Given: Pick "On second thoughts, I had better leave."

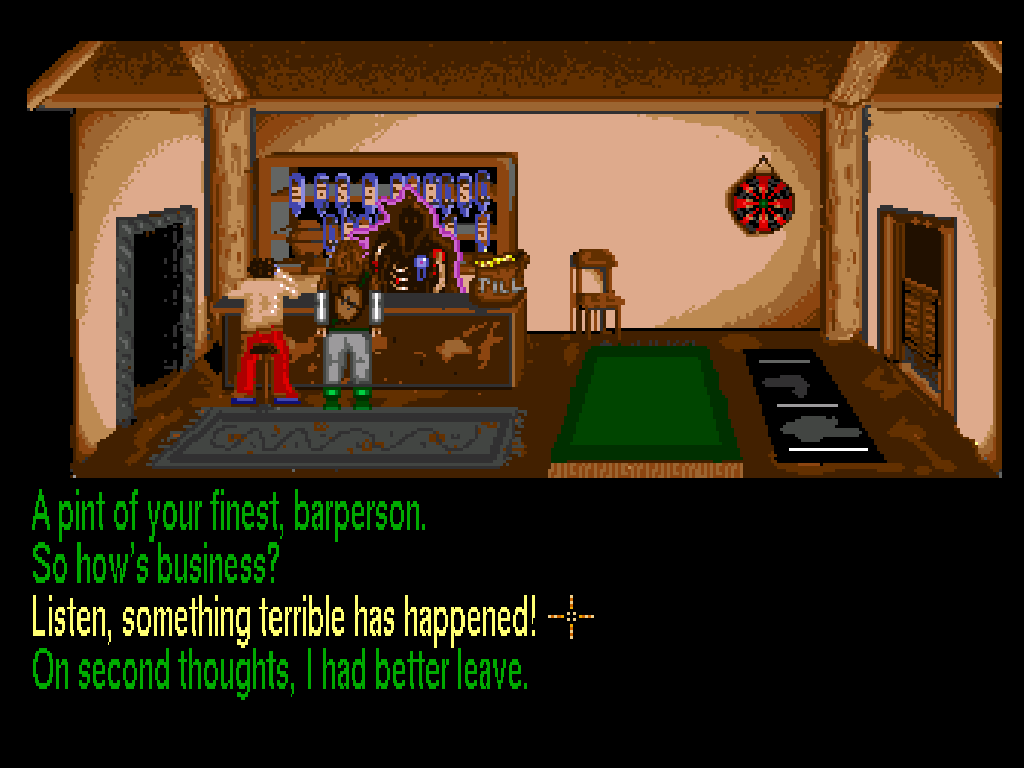Looking at the screenshot, I should click(280, 670).
